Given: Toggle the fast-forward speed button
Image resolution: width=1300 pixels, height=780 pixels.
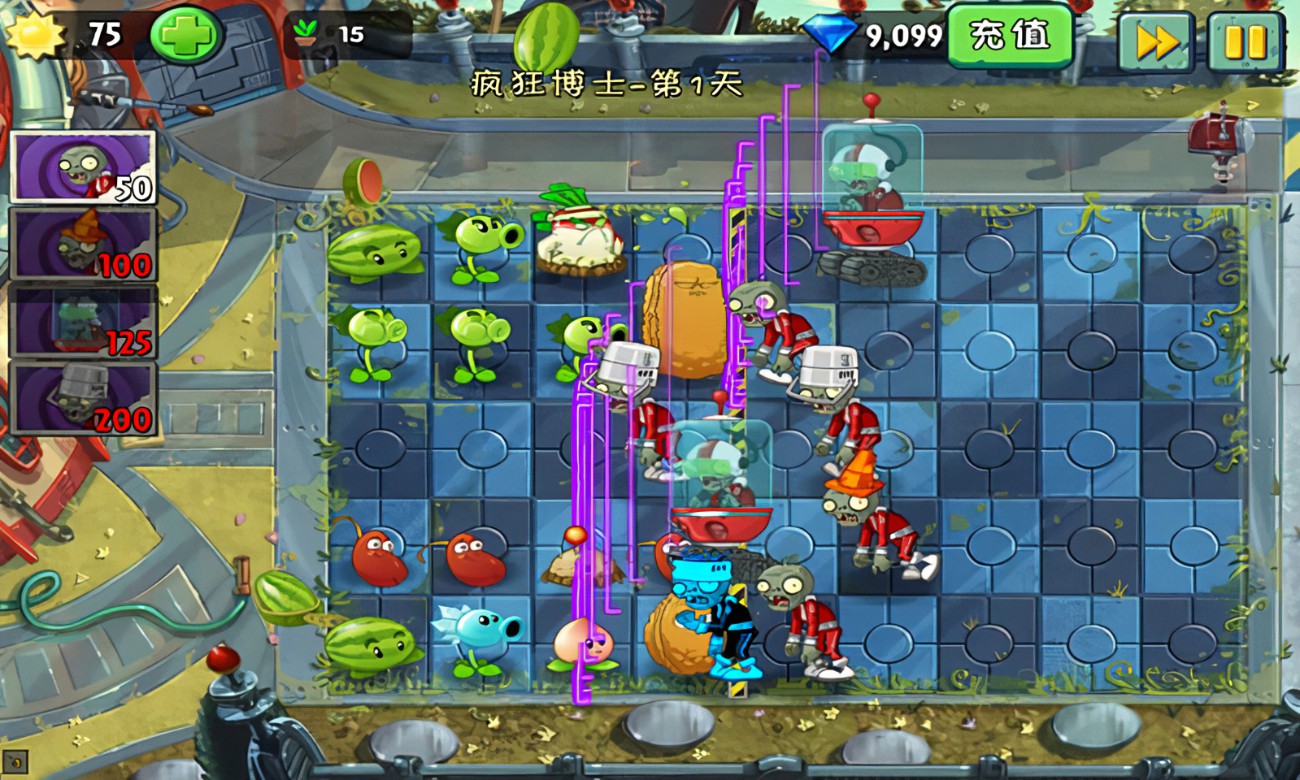Looking at the screenshot, I should click(x=1155, y=42).
